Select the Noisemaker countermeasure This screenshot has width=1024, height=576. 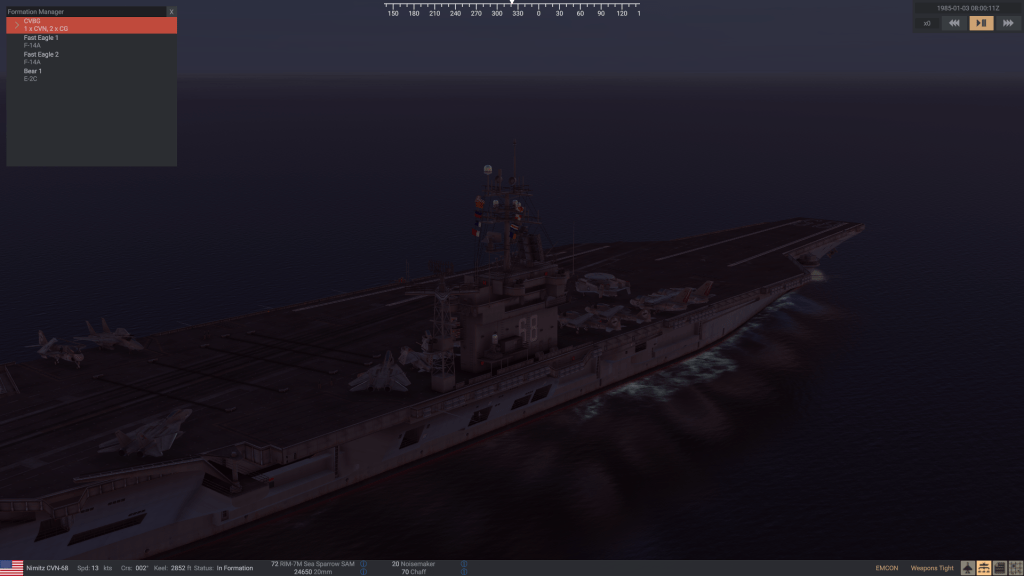coord(413,564)
